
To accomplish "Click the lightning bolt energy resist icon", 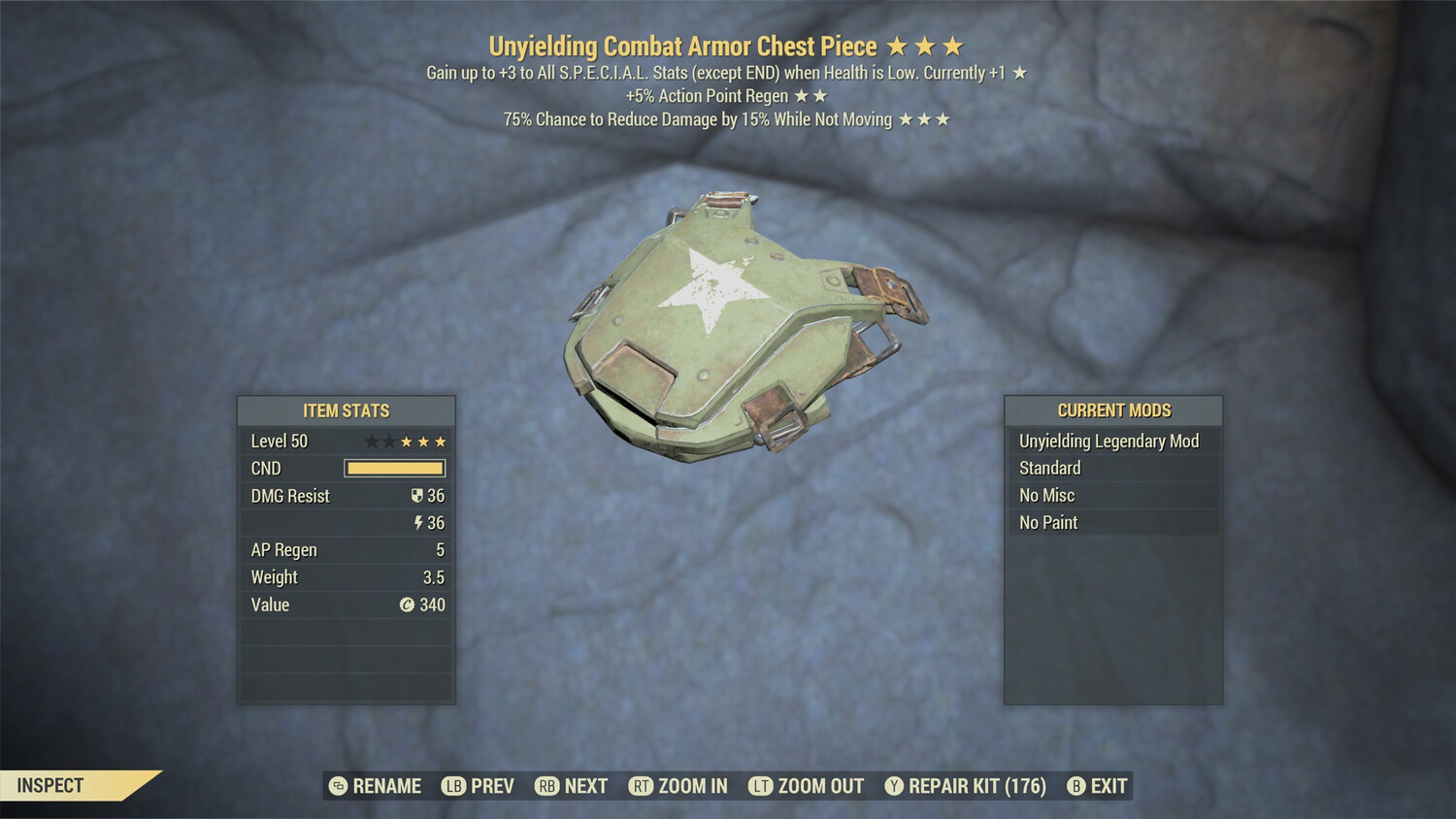I will point(419,523).
